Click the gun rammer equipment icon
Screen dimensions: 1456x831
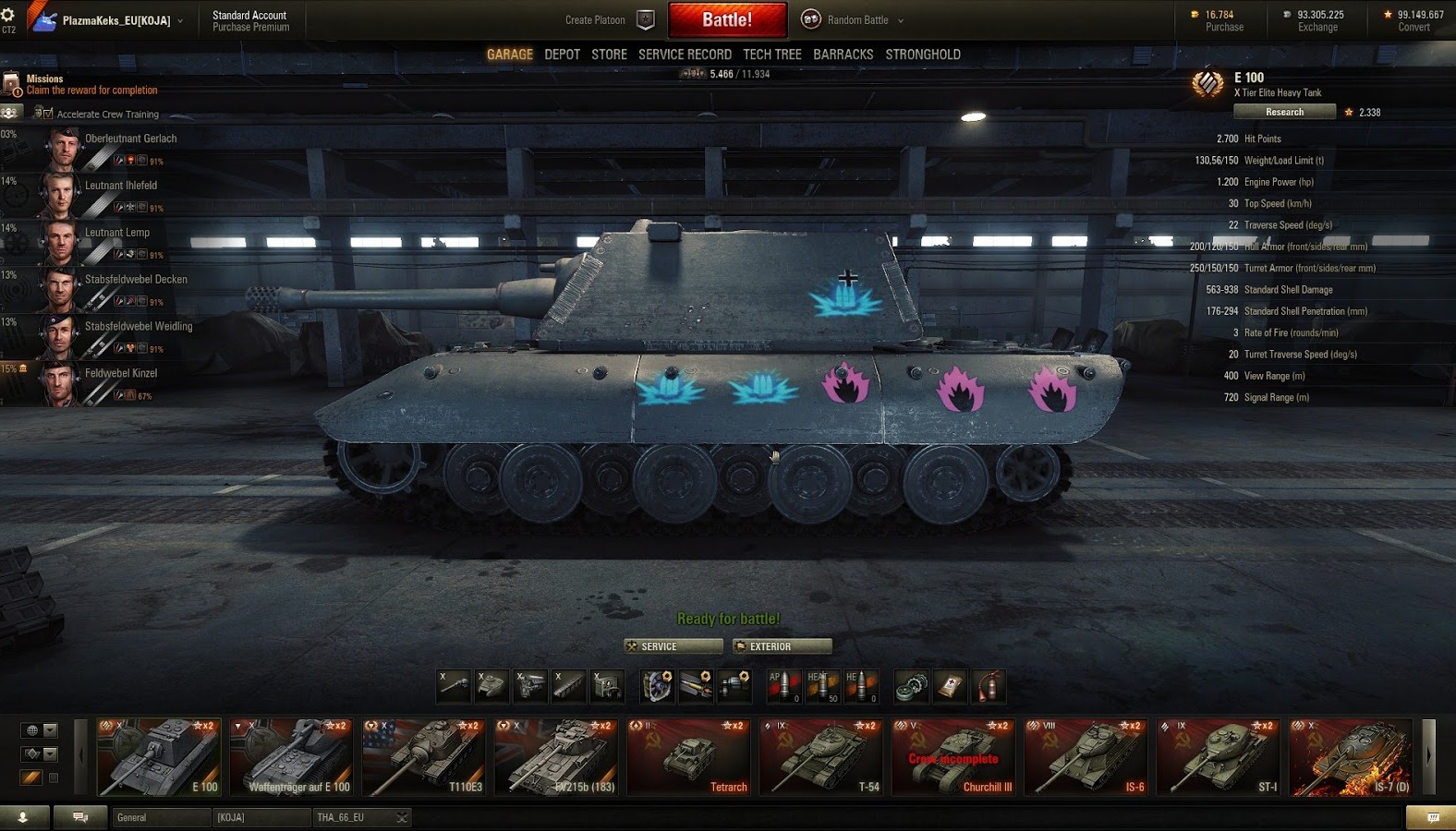point(698,685)
